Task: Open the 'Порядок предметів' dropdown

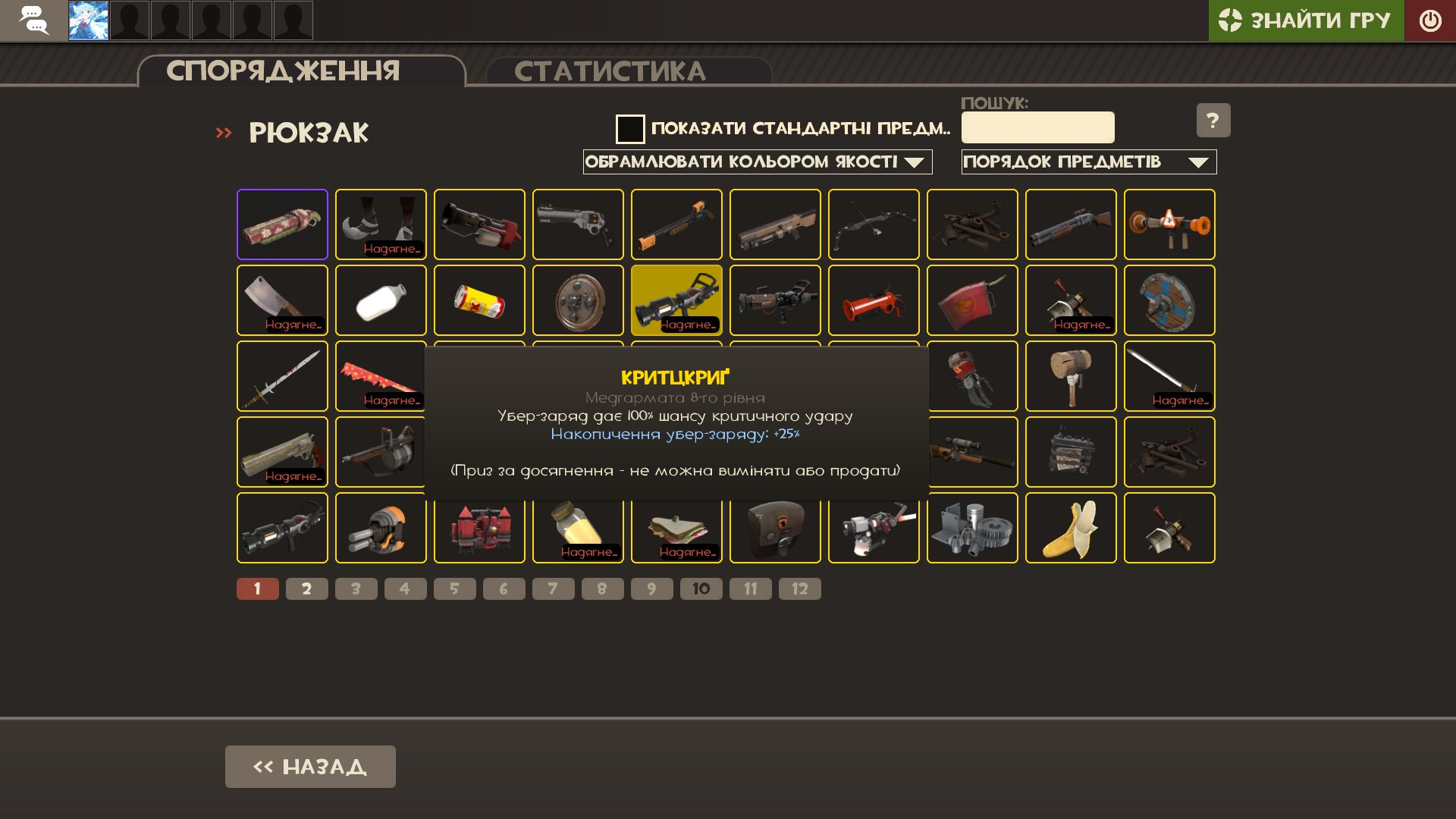Action: point(1089,162)
